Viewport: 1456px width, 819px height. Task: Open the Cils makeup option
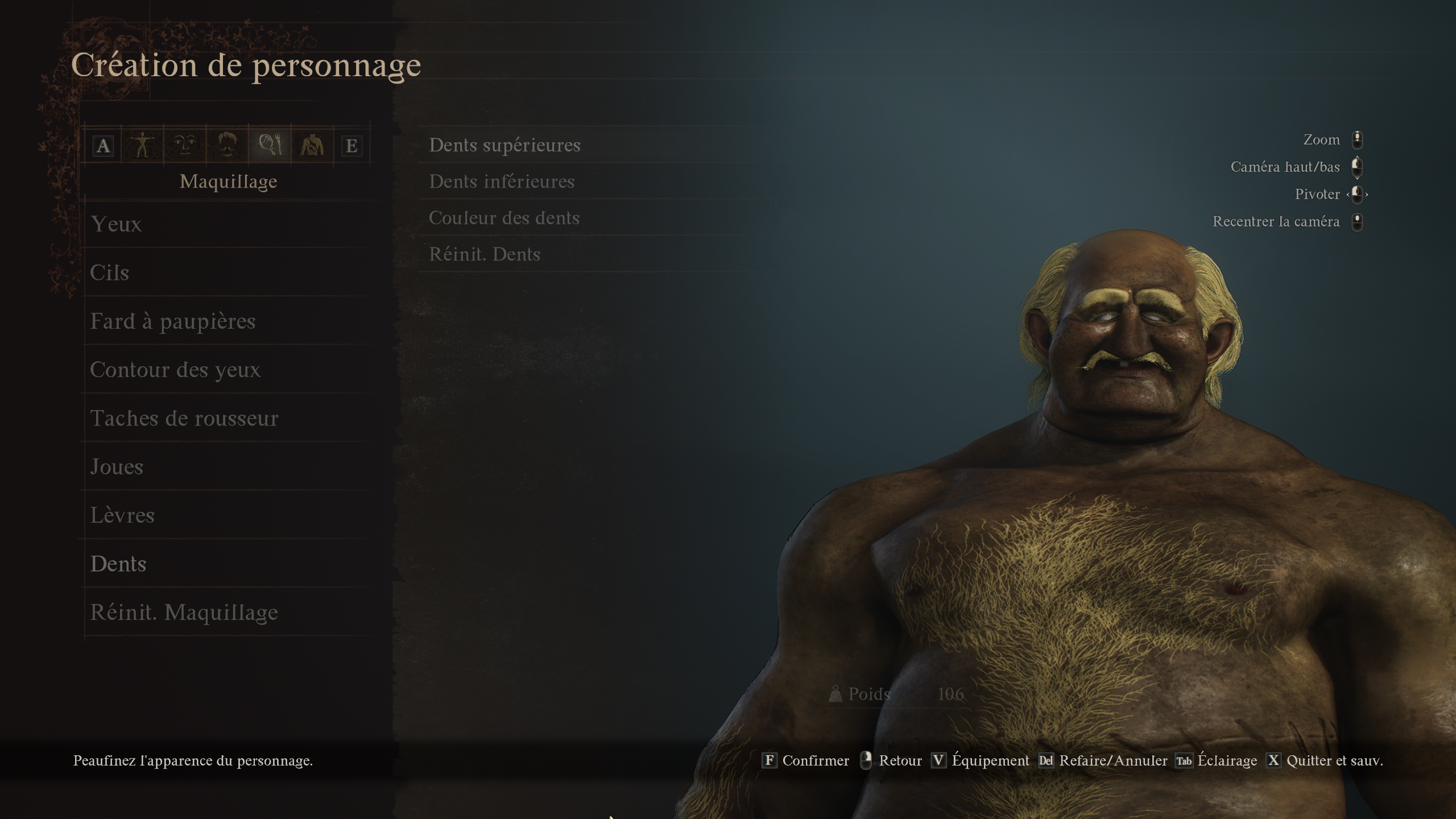[110, 272]
